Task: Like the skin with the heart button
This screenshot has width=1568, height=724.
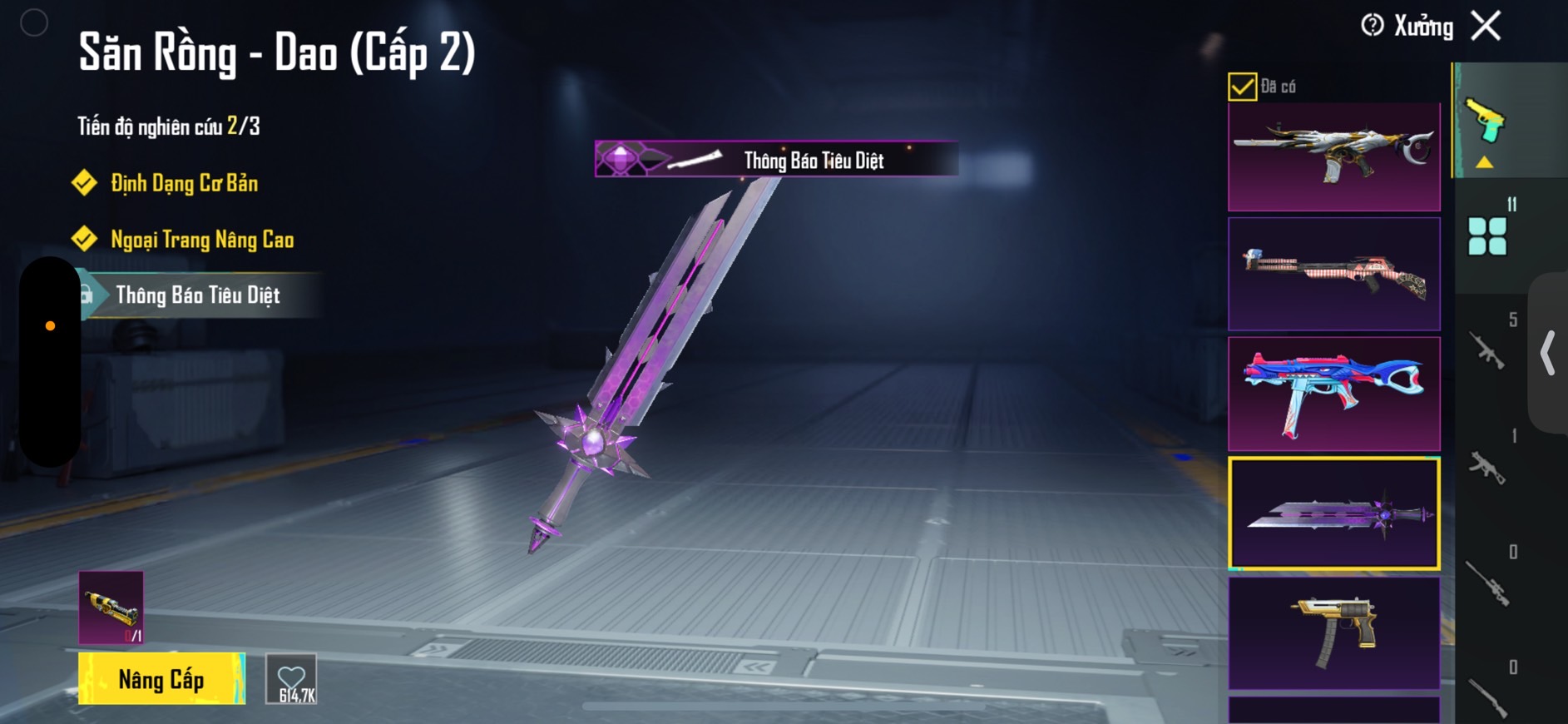Action: pos(291,679)
